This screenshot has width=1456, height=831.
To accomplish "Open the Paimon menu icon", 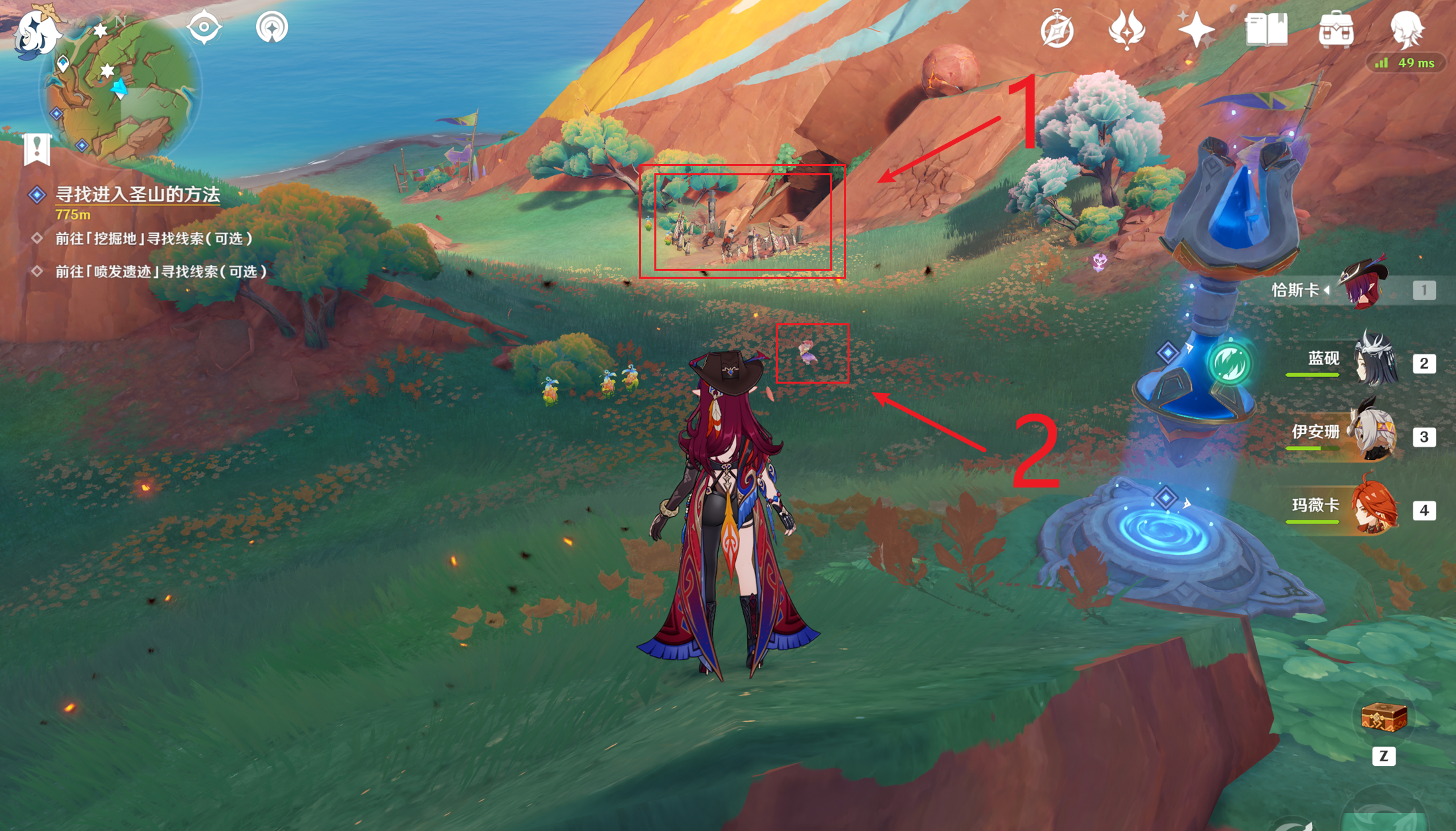I will 36,30.
